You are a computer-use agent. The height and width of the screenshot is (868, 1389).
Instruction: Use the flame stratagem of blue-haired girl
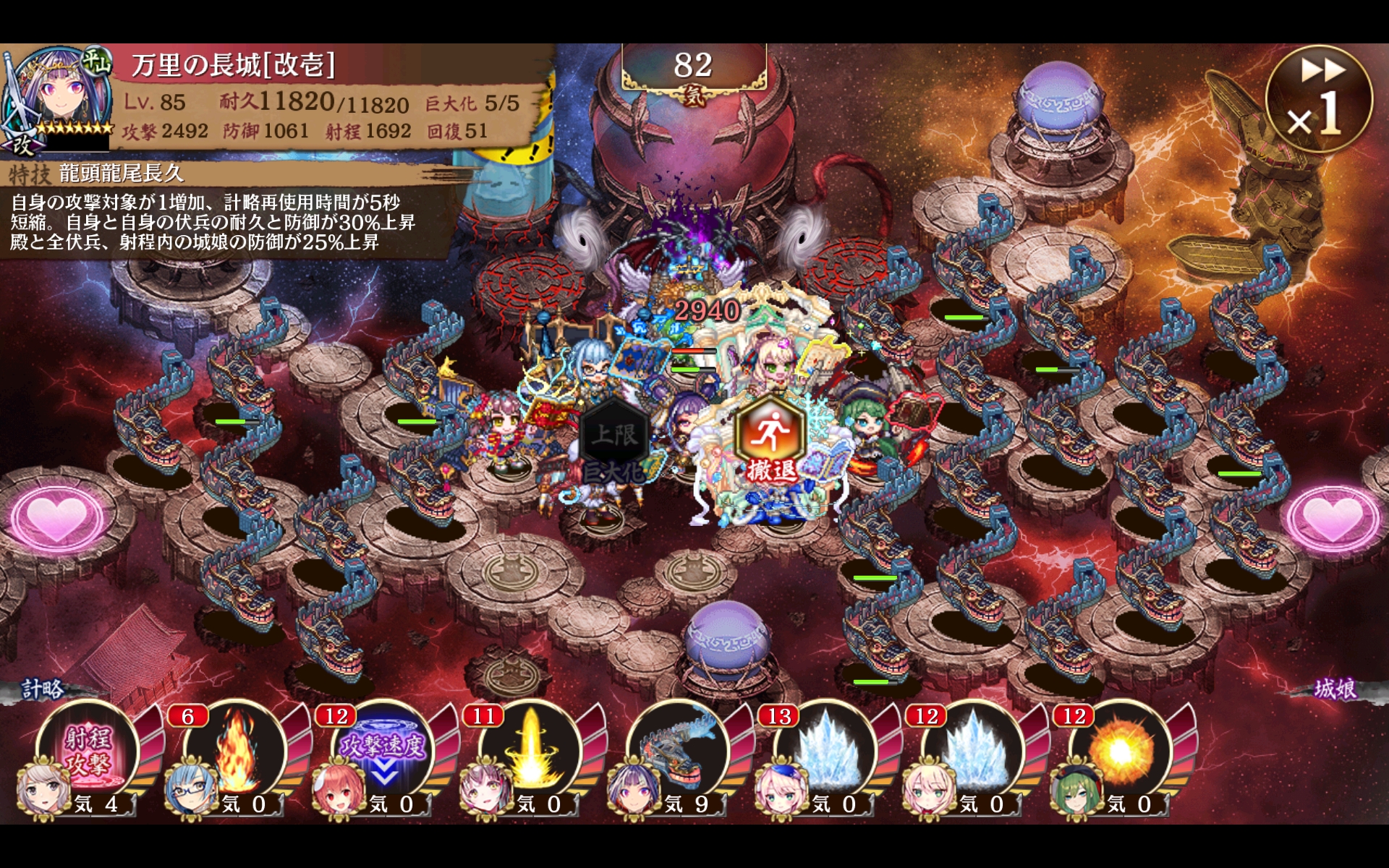tap(236, 754)
